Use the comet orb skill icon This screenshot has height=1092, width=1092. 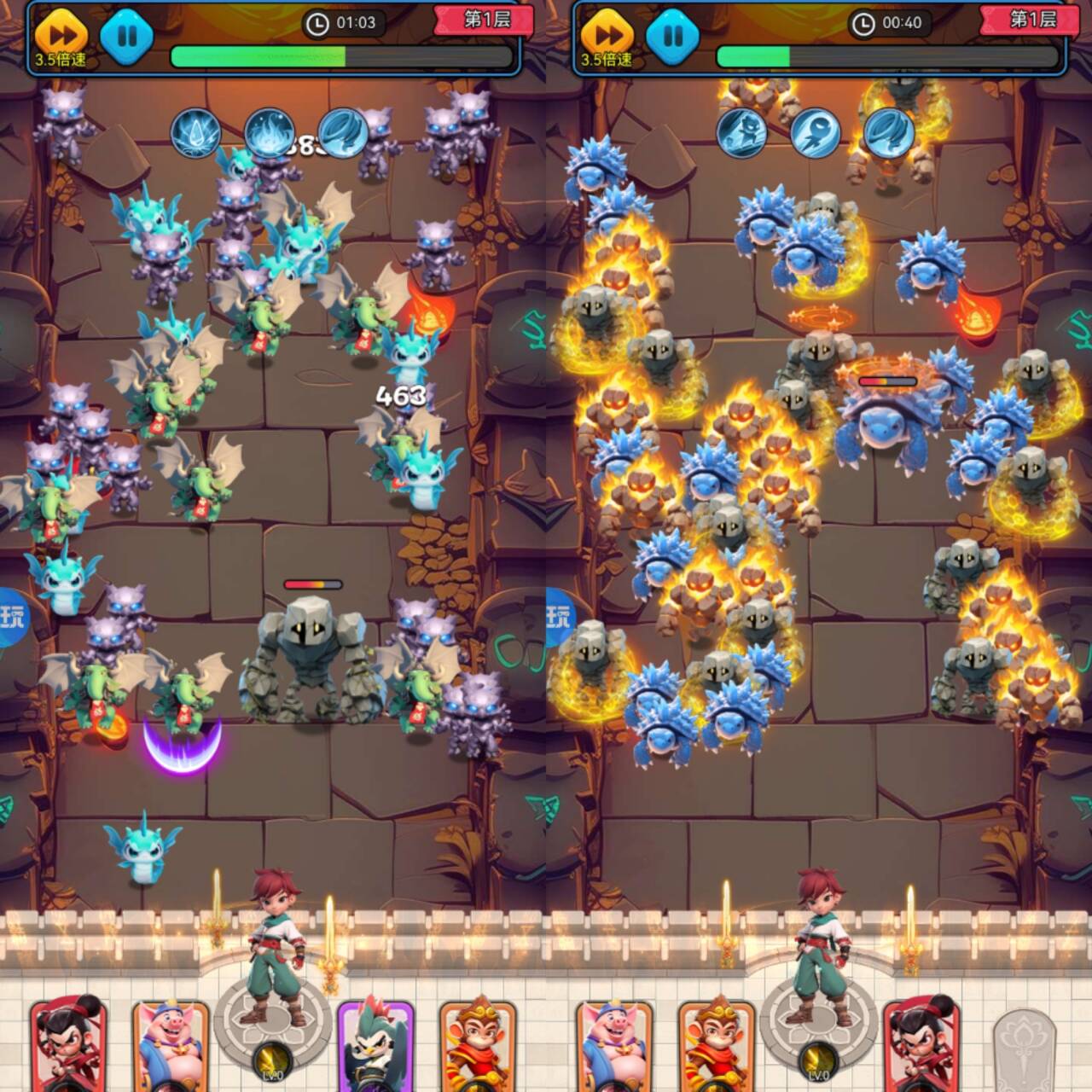pyautogui.click(x=816, y=133)
